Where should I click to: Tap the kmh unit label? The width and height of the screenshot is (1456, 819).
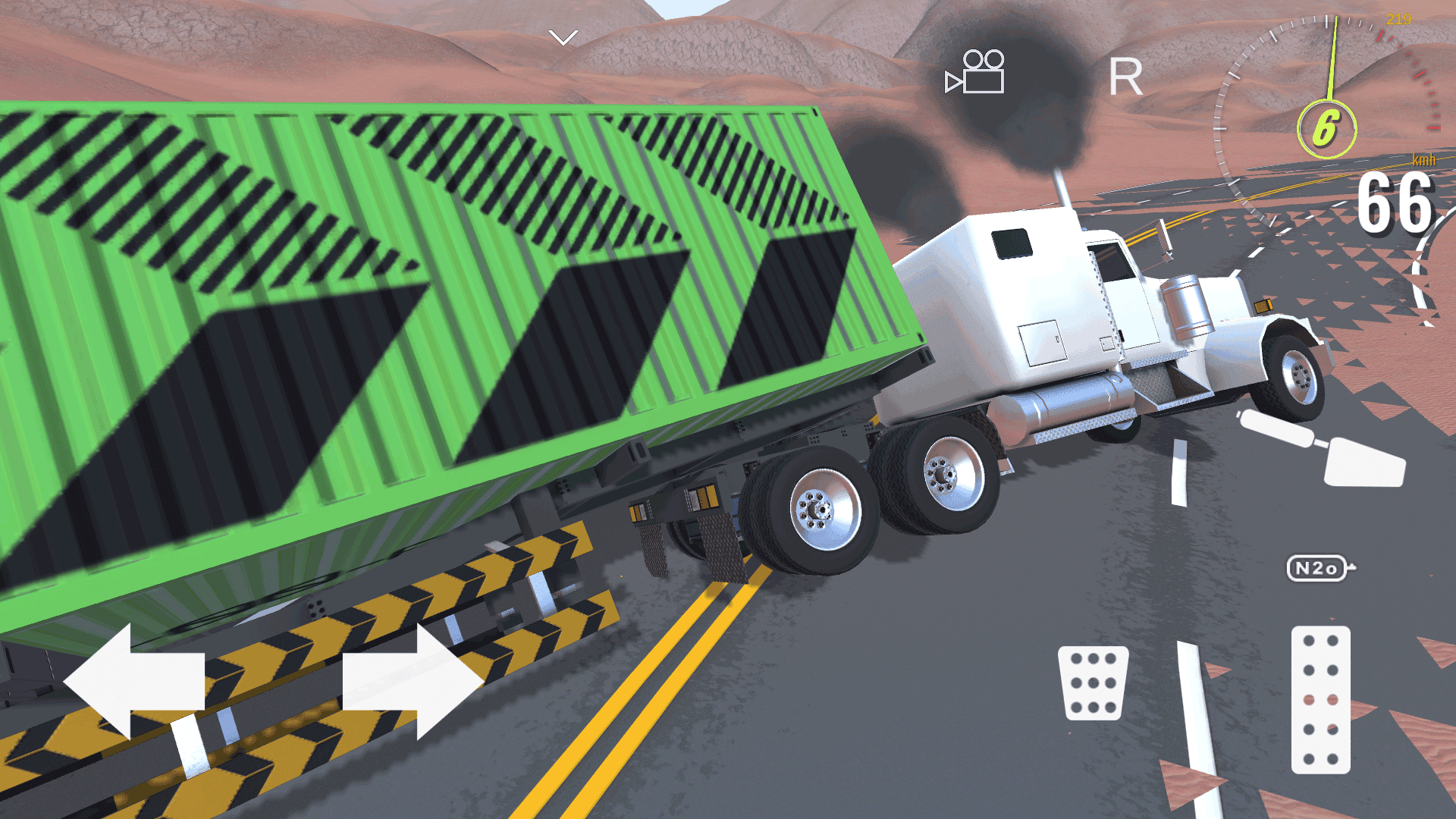[x=1423, y=160]
